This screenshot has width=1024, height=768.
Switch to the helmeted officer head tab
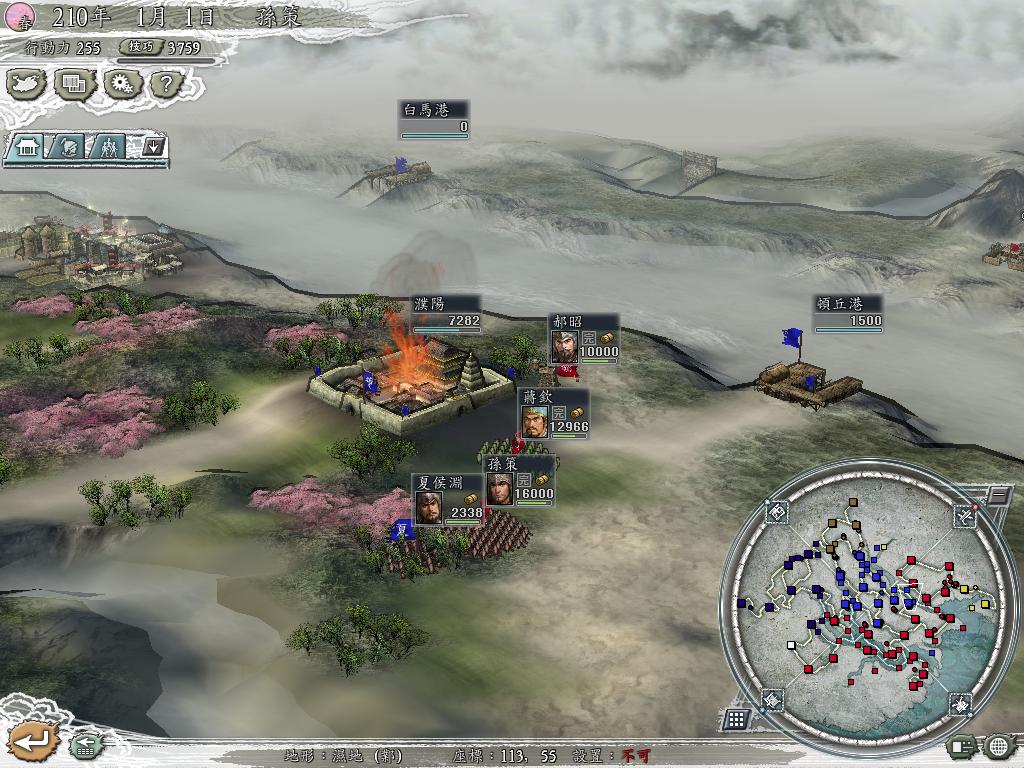coord(67,147)
